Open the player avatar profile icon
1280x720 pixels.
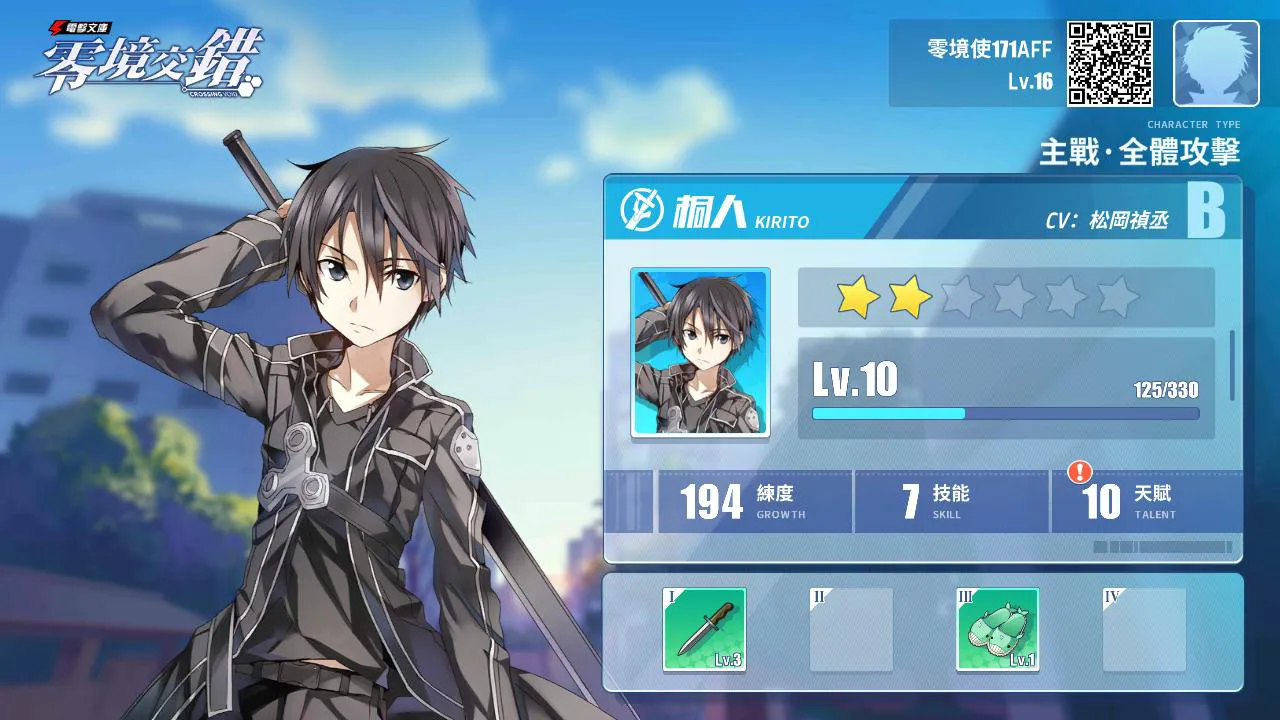click(x=1216, y=63)
